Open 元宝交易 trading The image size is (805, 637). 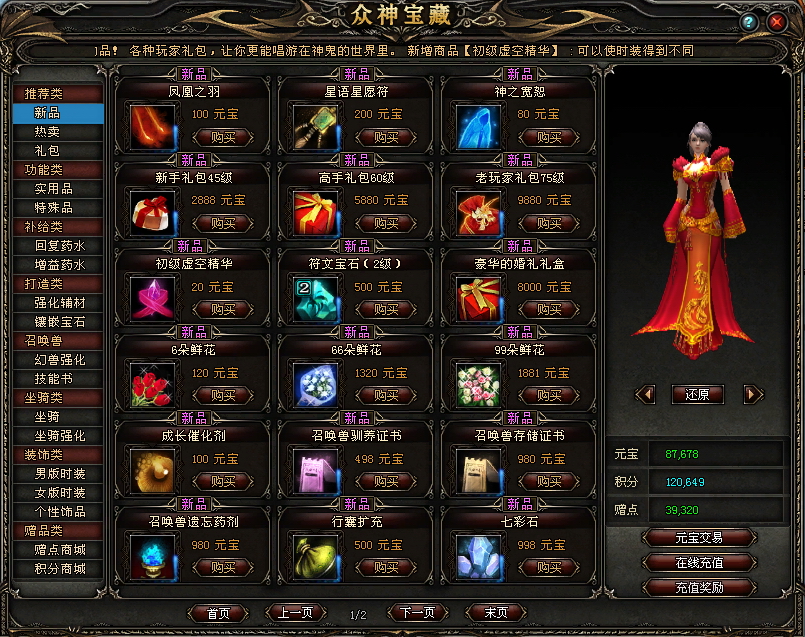(x=700, y=539)
